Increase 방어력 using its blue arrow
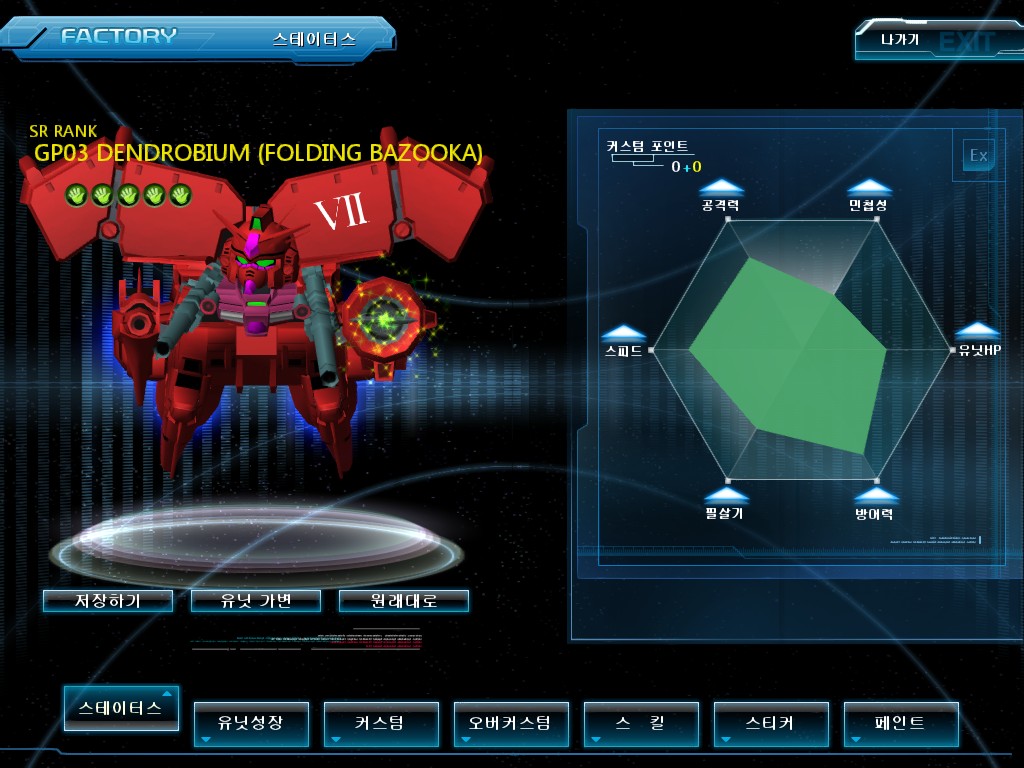This screenshot has width=1024, height=768. point(875,495)
